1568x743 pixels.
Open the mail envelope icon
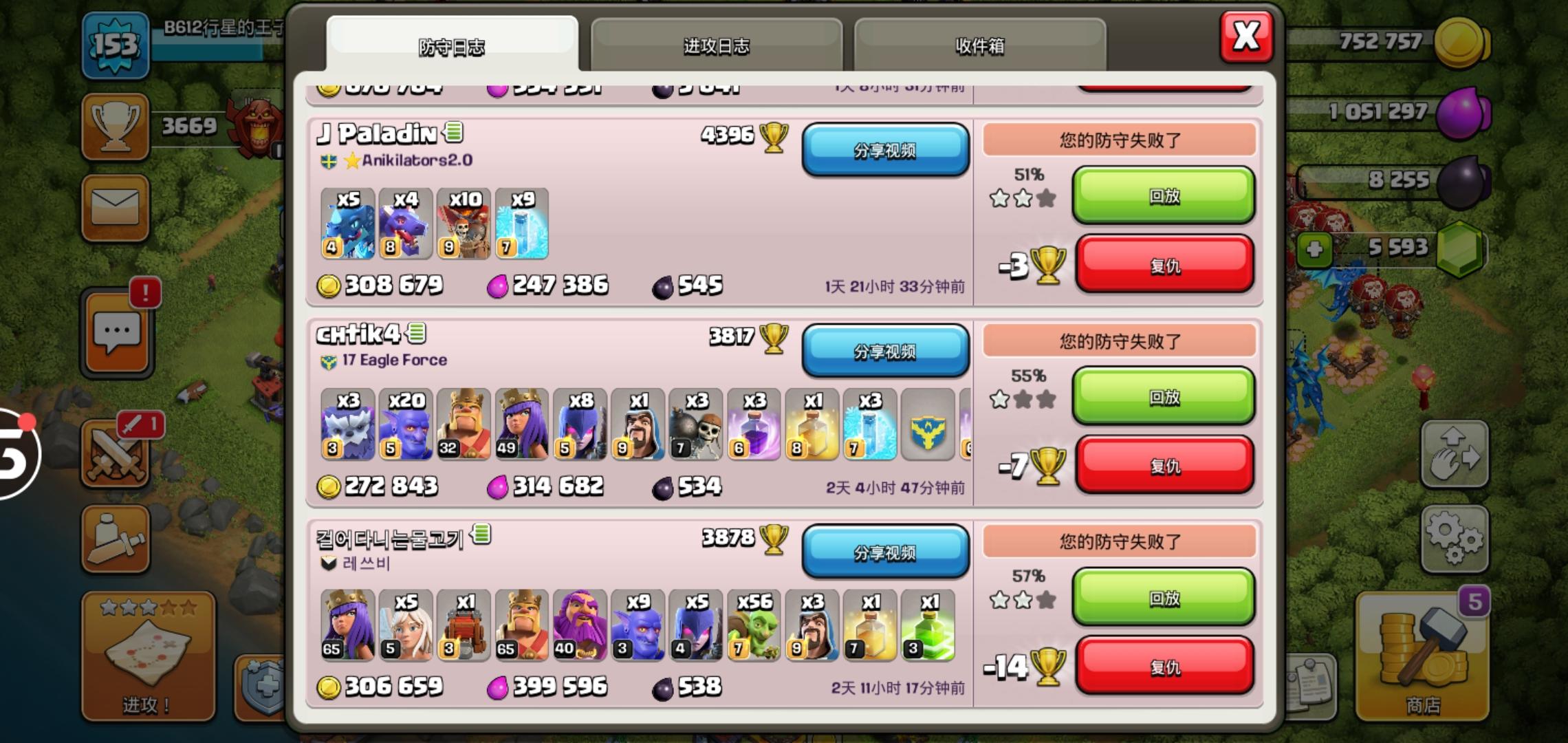tap(116, 208)
